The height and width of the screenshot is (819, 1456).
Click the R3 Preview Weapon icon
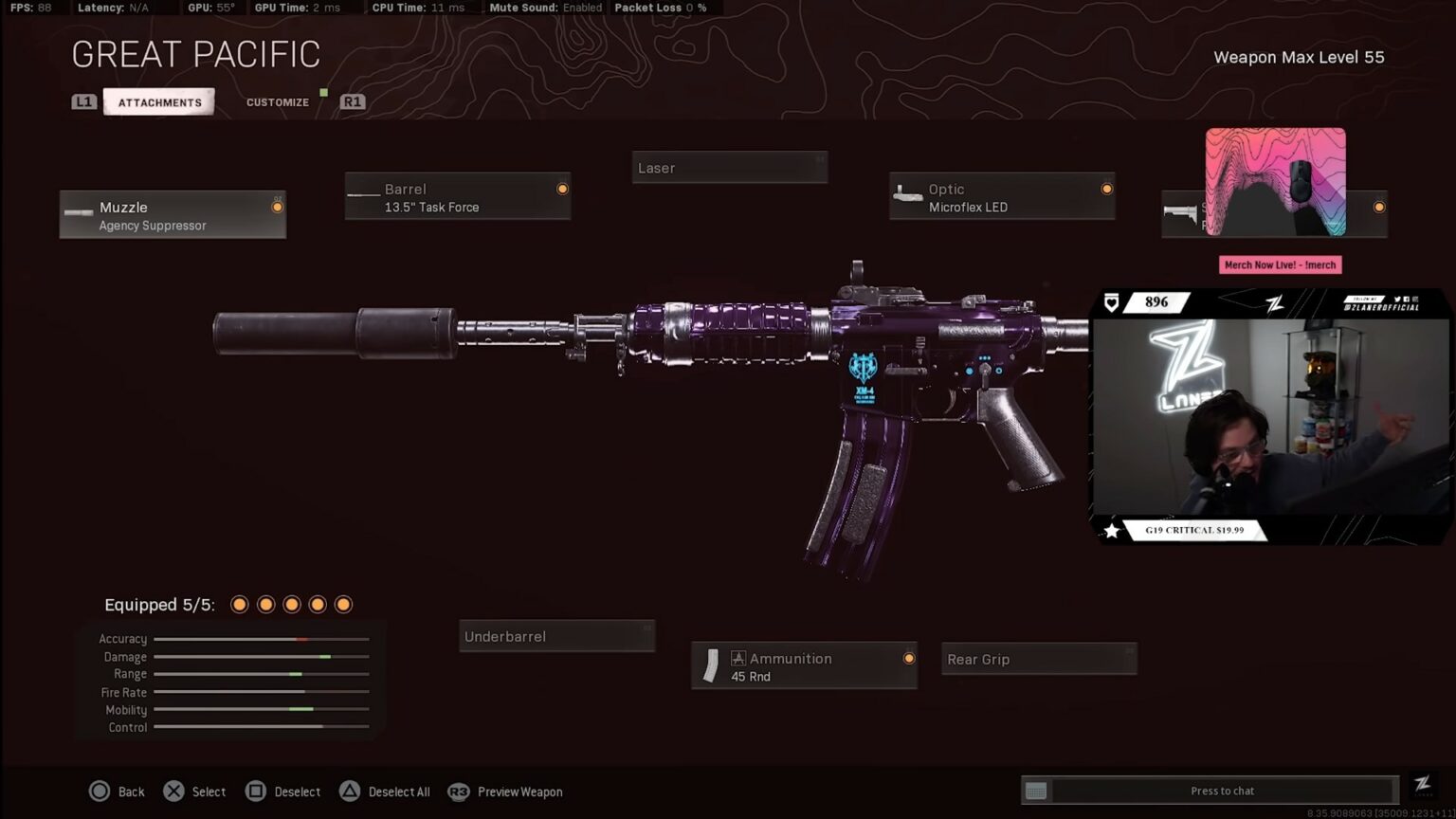click(458, 792)
